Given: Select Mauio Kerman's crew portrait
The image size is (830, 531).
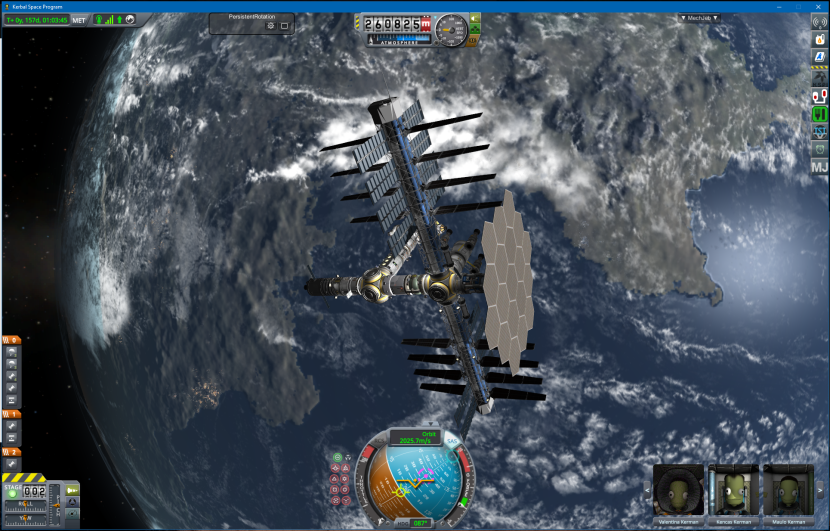Looking at the screenshot, I should [x=787, y=491].
